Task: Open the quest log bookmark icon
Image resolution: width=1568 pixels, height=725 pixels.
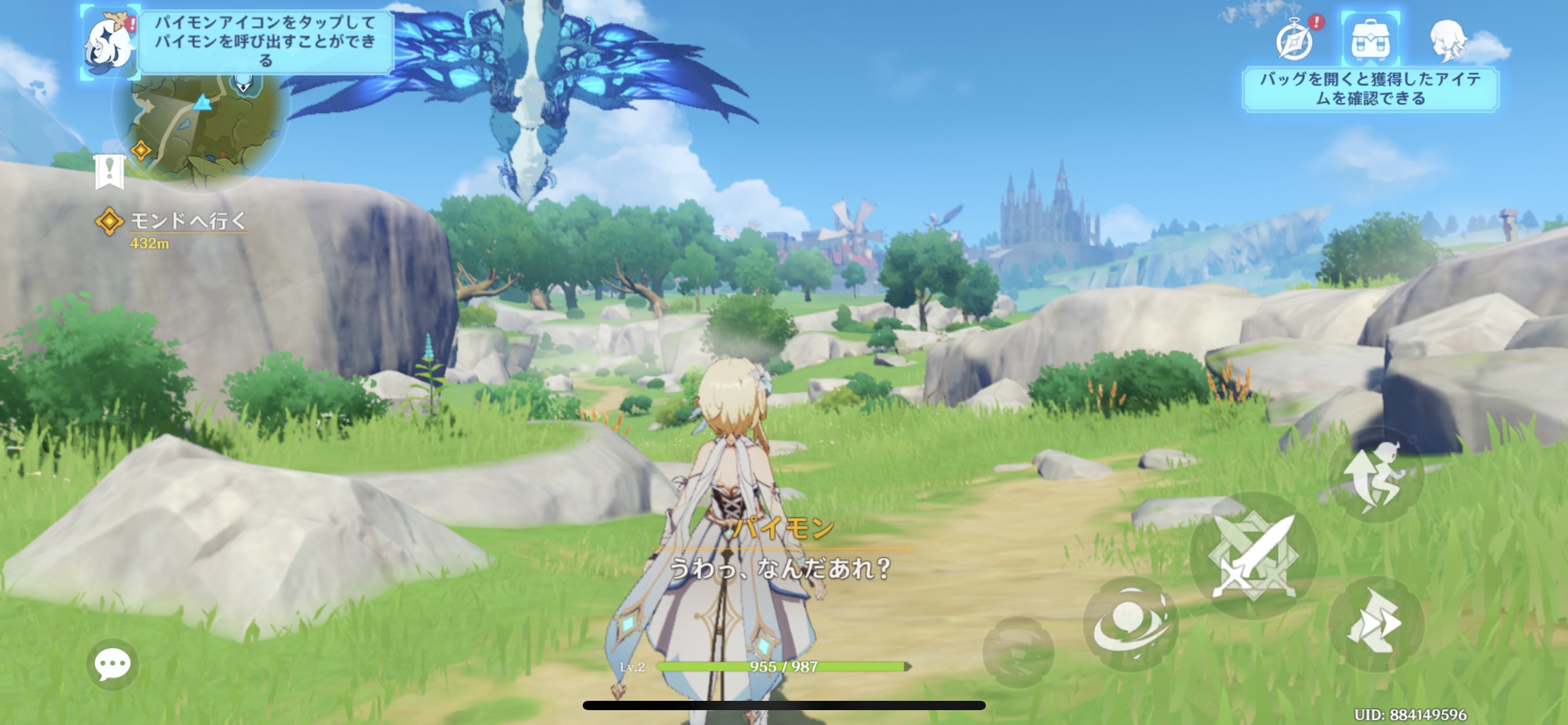Action: coord(110,172)
